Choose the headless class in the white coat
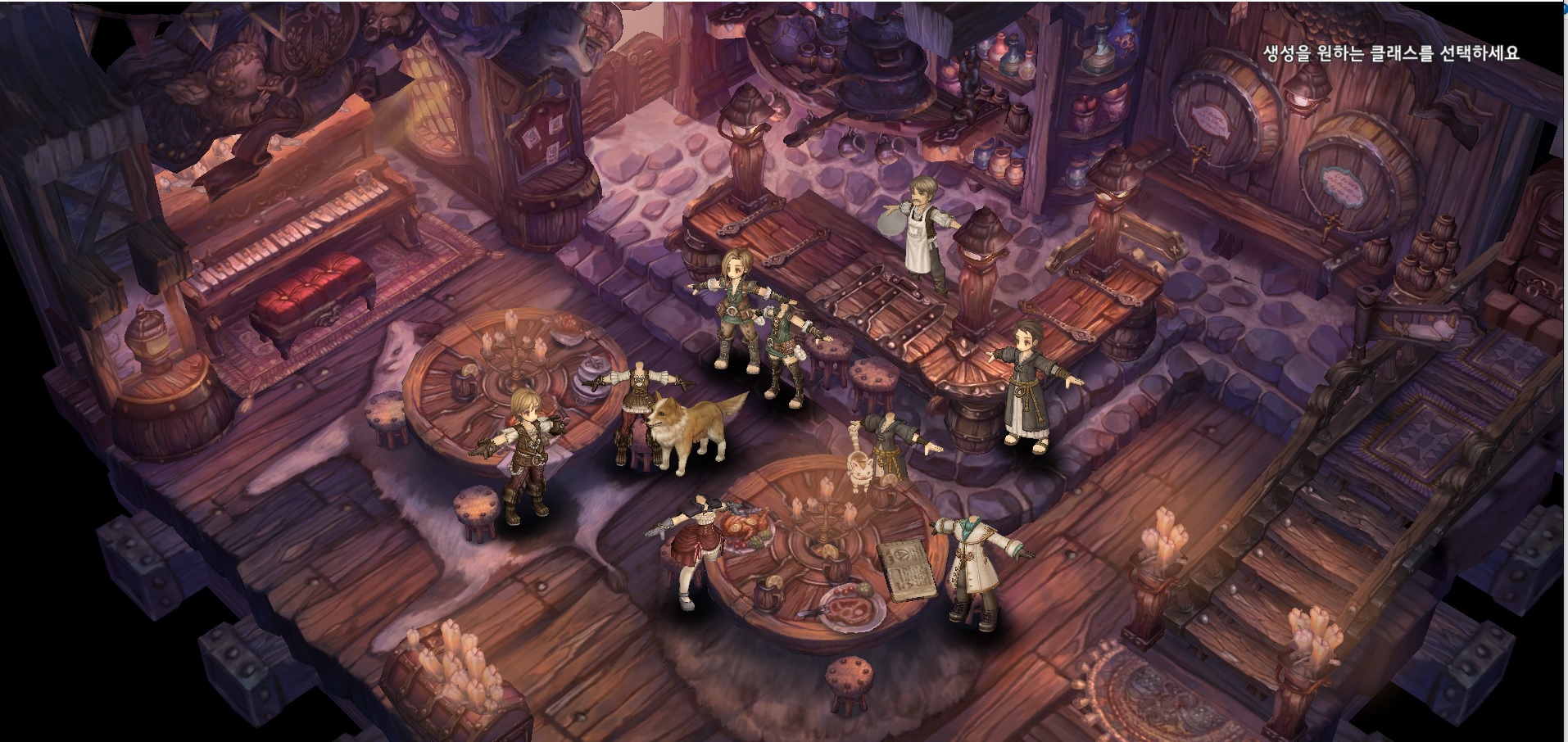 click(x=975, y=565)
